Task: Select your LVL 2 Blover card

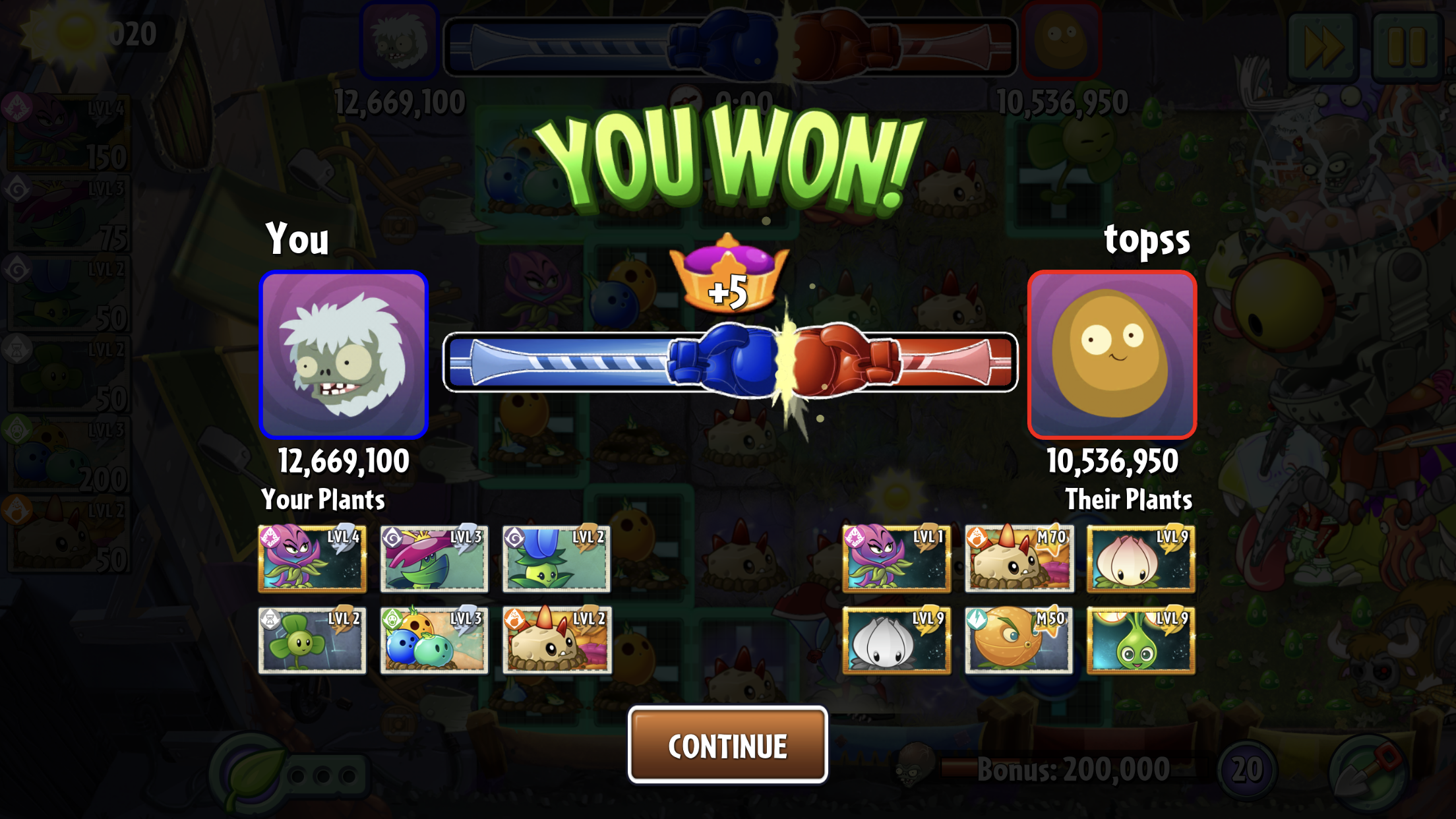Action: click(312, 640)
